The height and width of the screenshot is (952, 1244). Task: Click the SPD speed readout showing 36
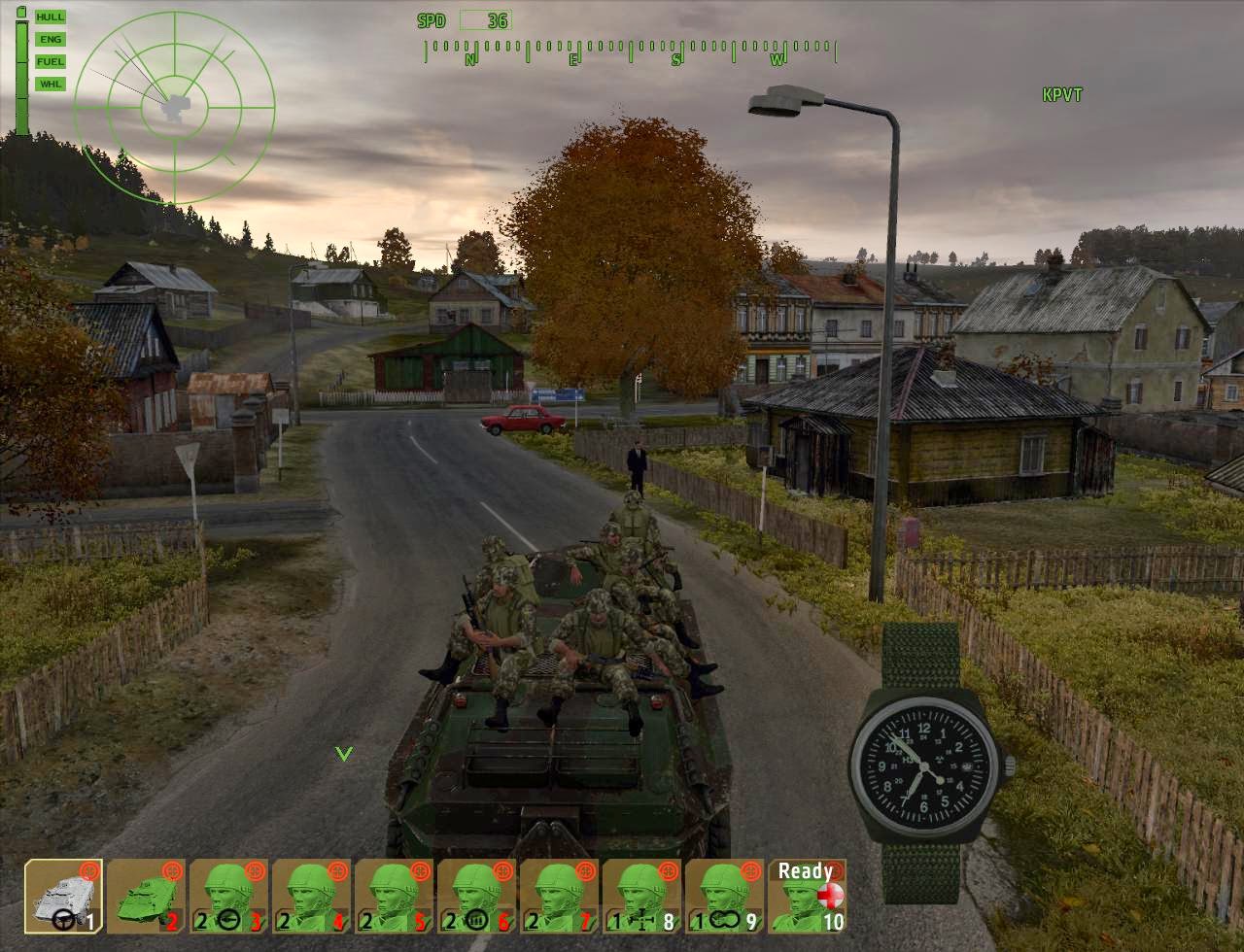point(464,19)
